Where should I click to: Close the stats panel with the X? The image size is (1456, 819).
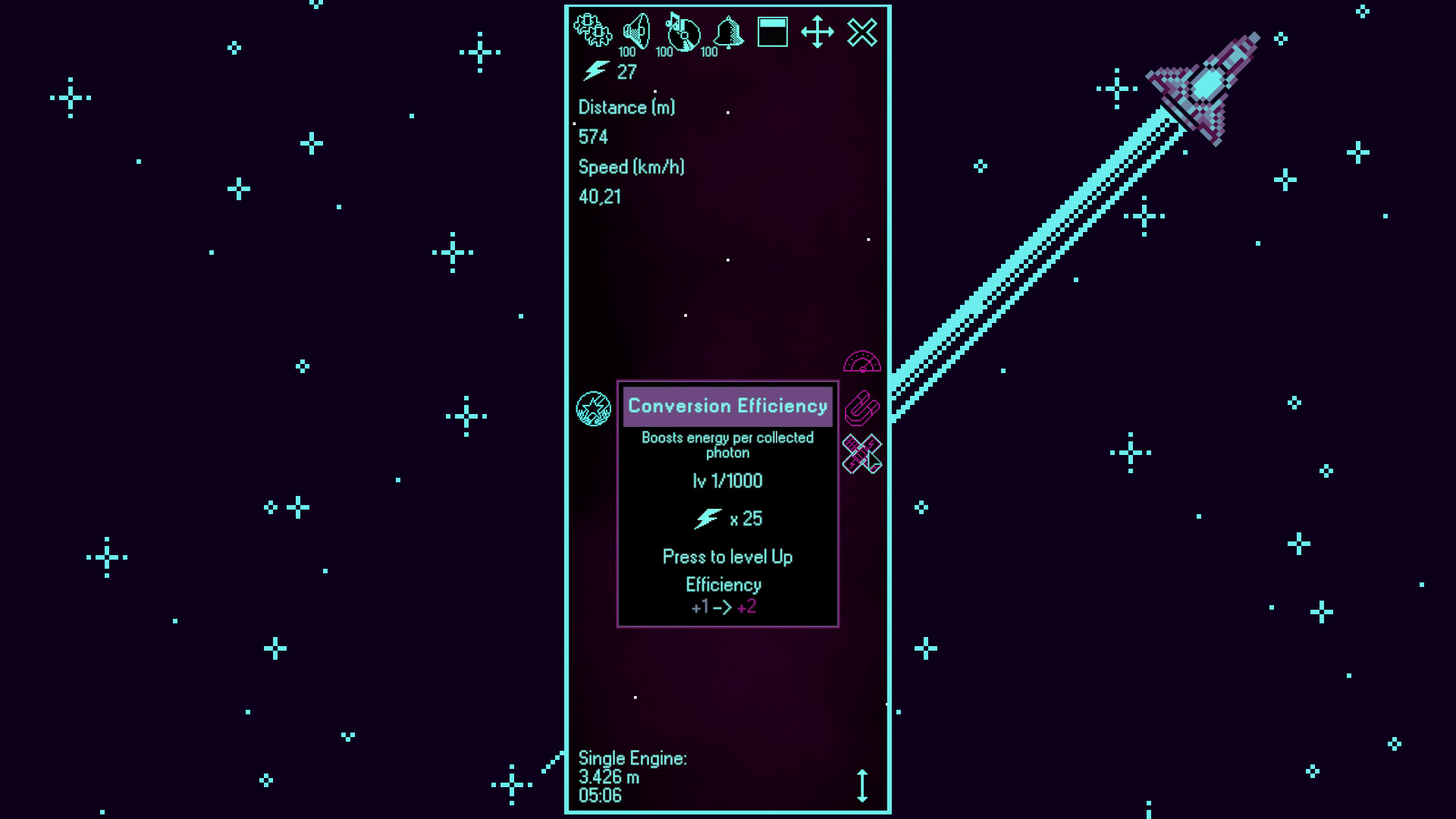[862, 32]
